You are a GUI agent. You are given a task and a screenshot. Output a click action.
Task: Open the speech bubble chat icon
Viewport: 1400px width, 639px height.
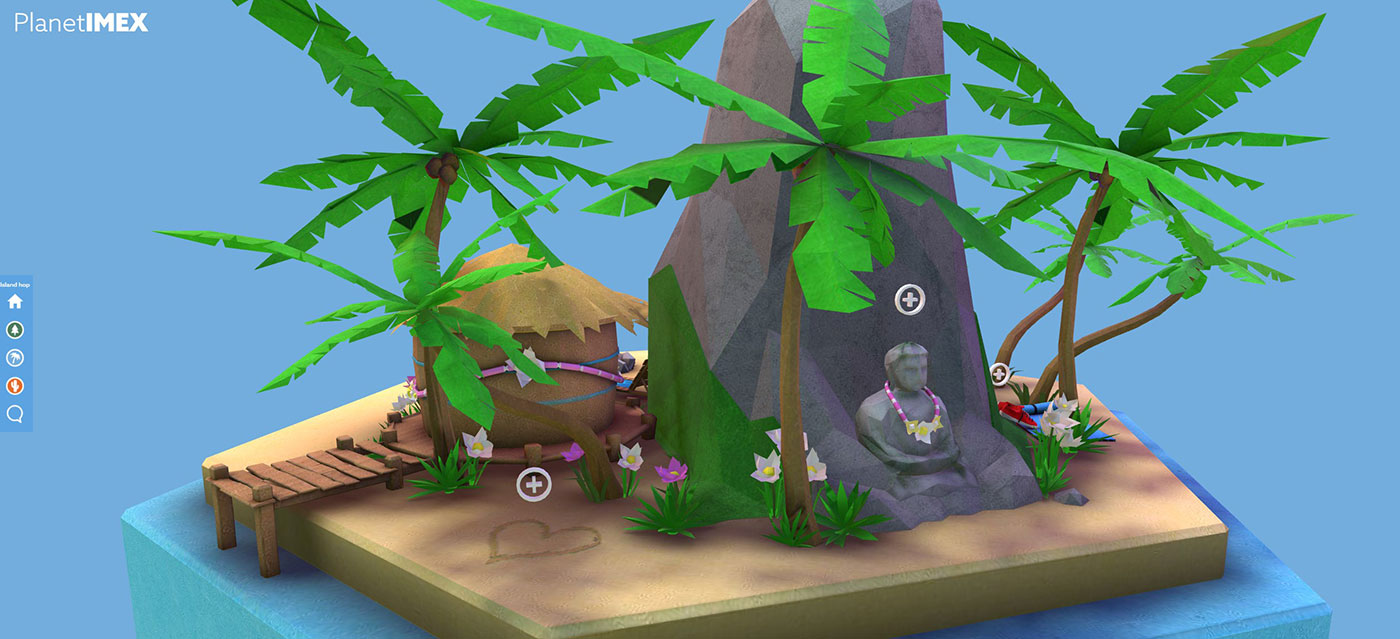tap(15, 414)
